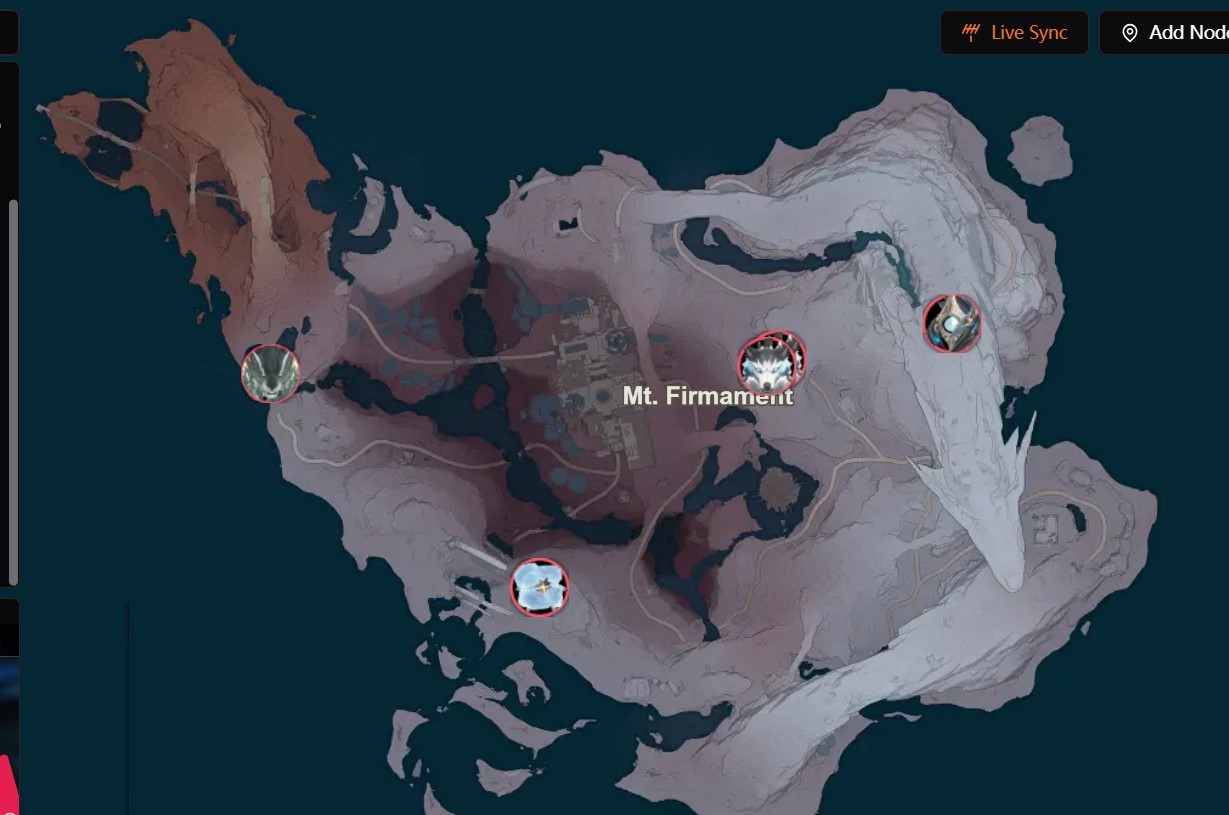Open the grey horned beast marker
Screen dimensions: 1229x815
click(x=270, y=374)
